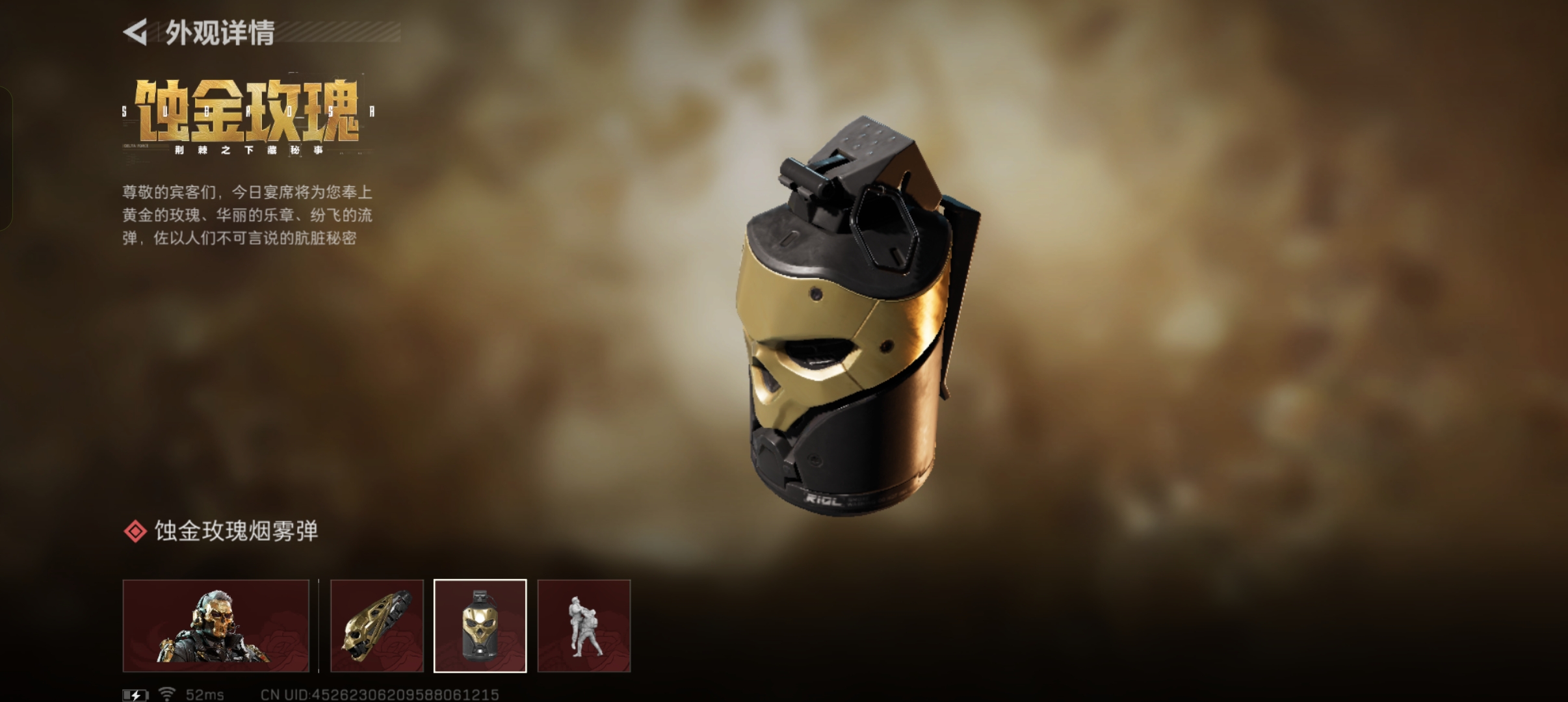Select the gold-masked operator skin thumbnail
The height and width of the screenshot is (702, 1568).
[216, 625]
